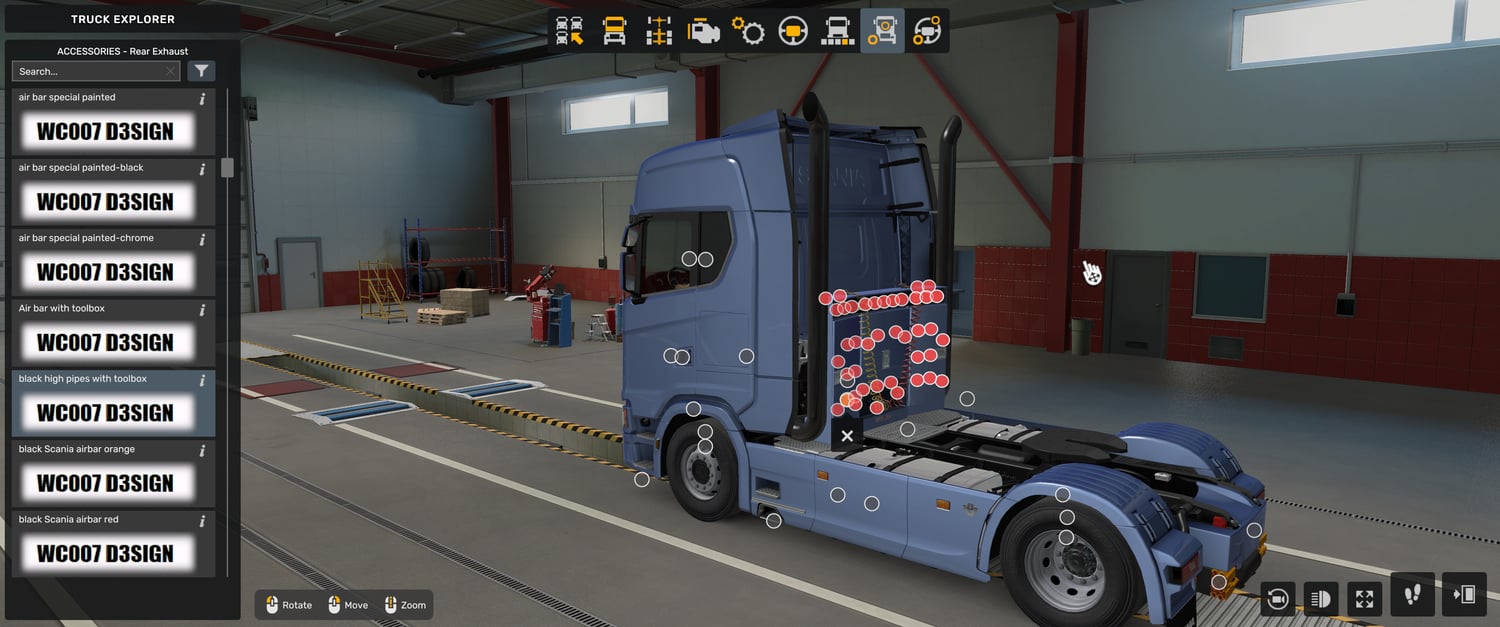Screen dimensions: 1500x627
Task: Switch to the yellow cabin category
Action: click(614, 31)
